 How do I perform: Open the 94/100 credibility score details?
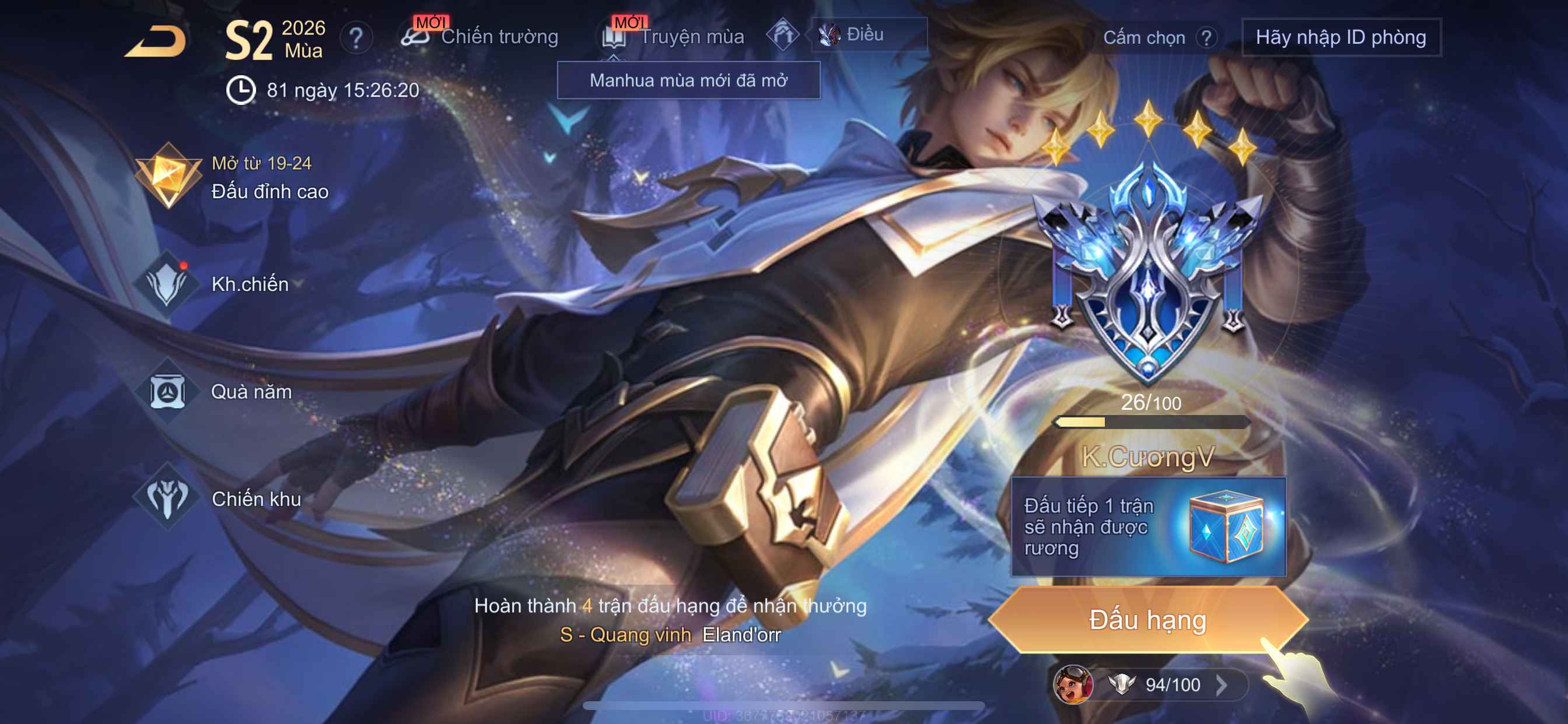point(1172,684)
